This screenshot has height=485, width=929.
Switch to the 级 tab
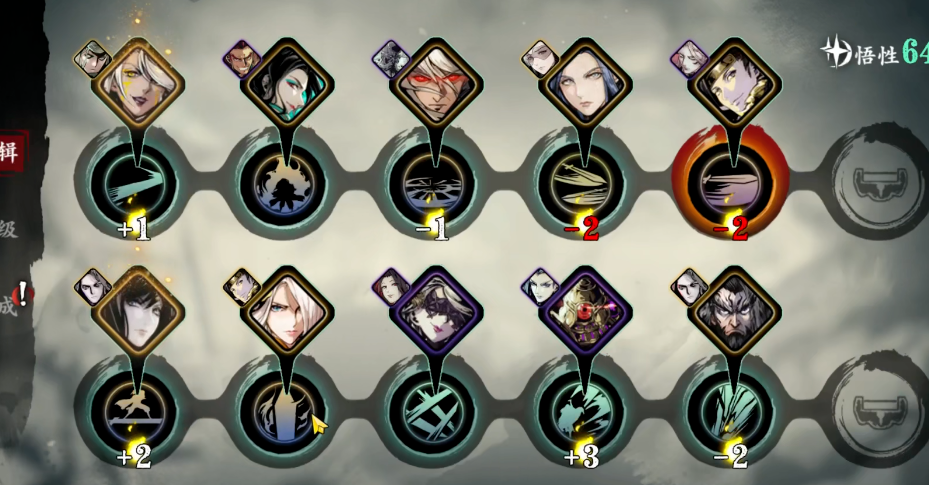coord(8,229)
